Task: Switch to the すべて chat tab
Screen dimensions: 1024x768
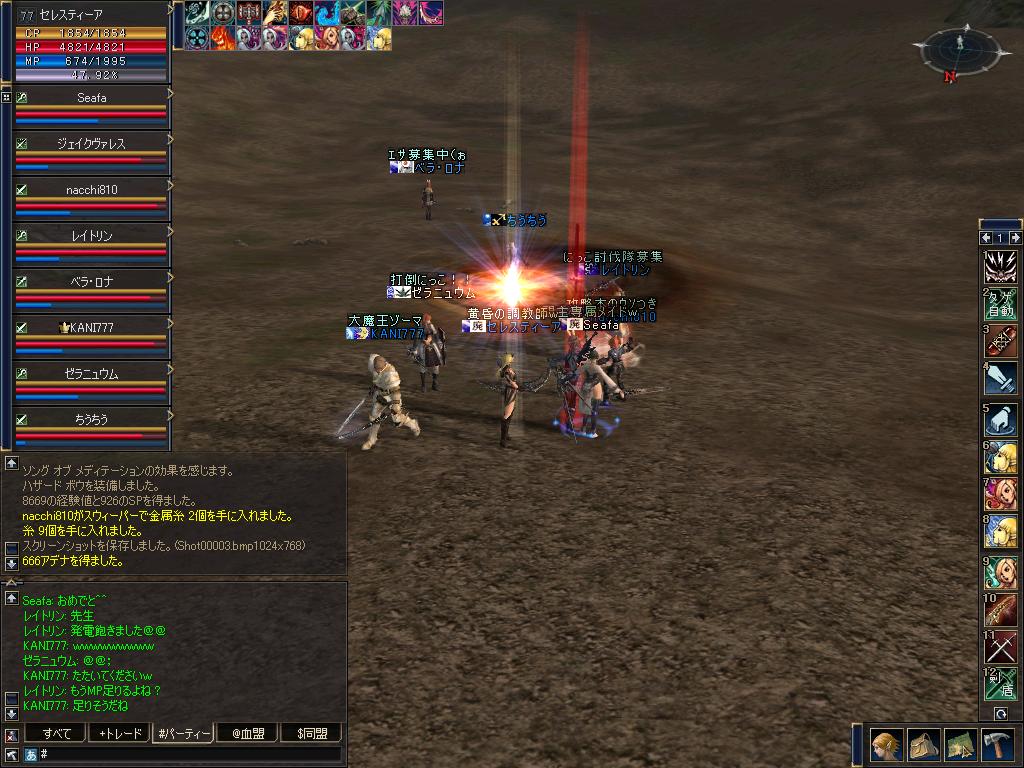Action: (x=57, y=733)
